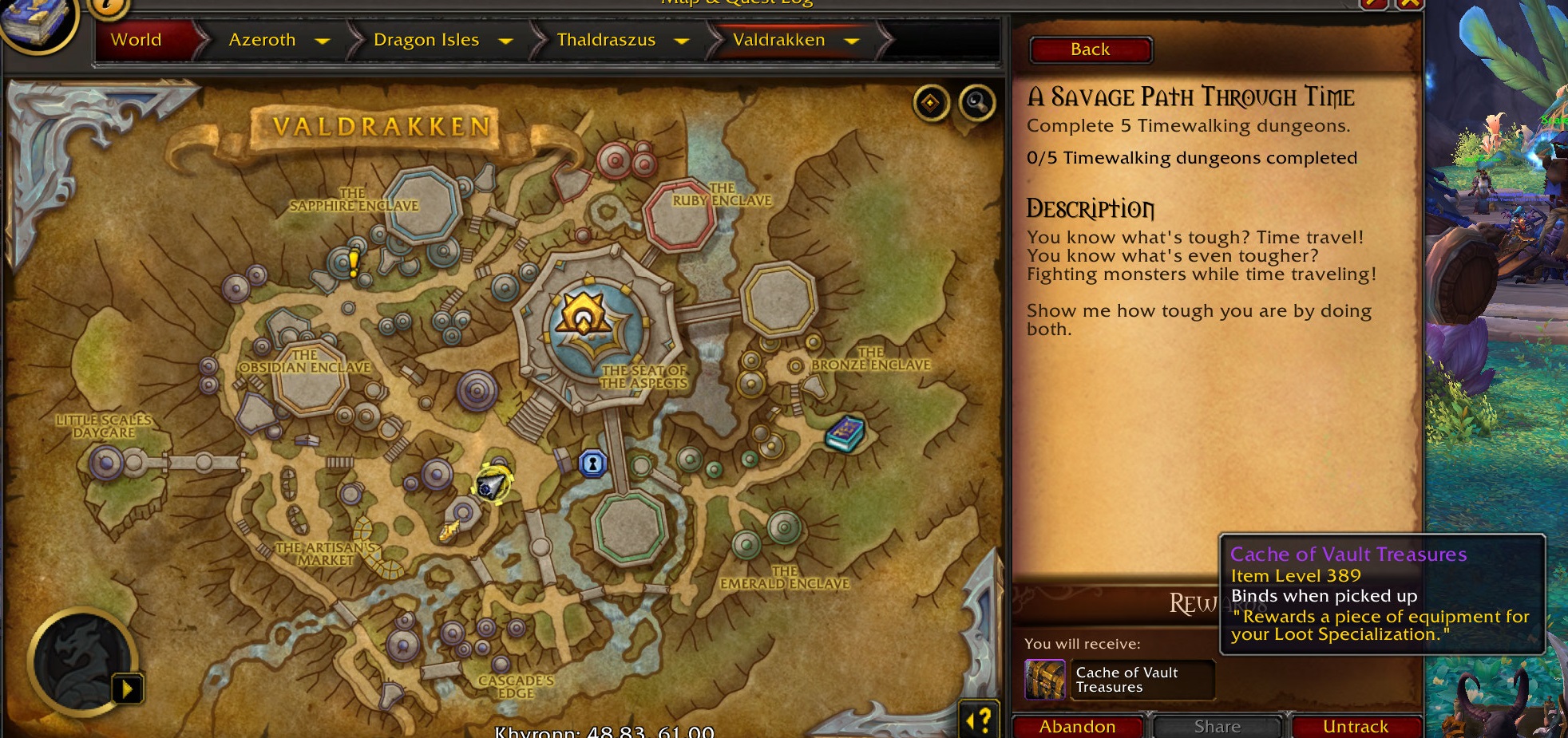The height and width of the screenshot is (738, 1568).
Task: Switch to the World map tab
Action: click(x=135, y=40)
